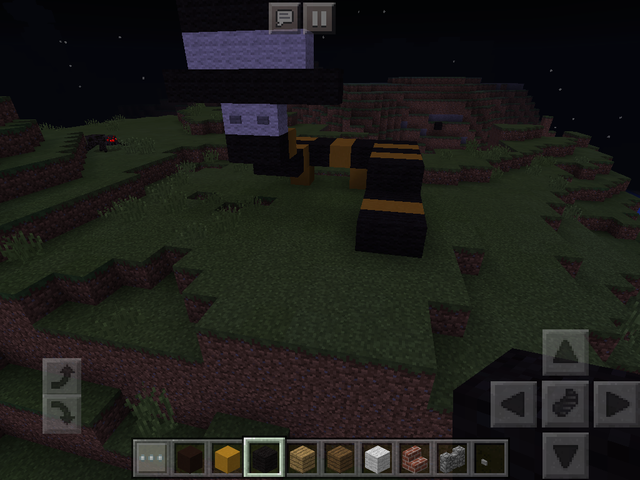Select the white block hotbar slot
This screenshot has width=640, height=480.
point(376,458)
